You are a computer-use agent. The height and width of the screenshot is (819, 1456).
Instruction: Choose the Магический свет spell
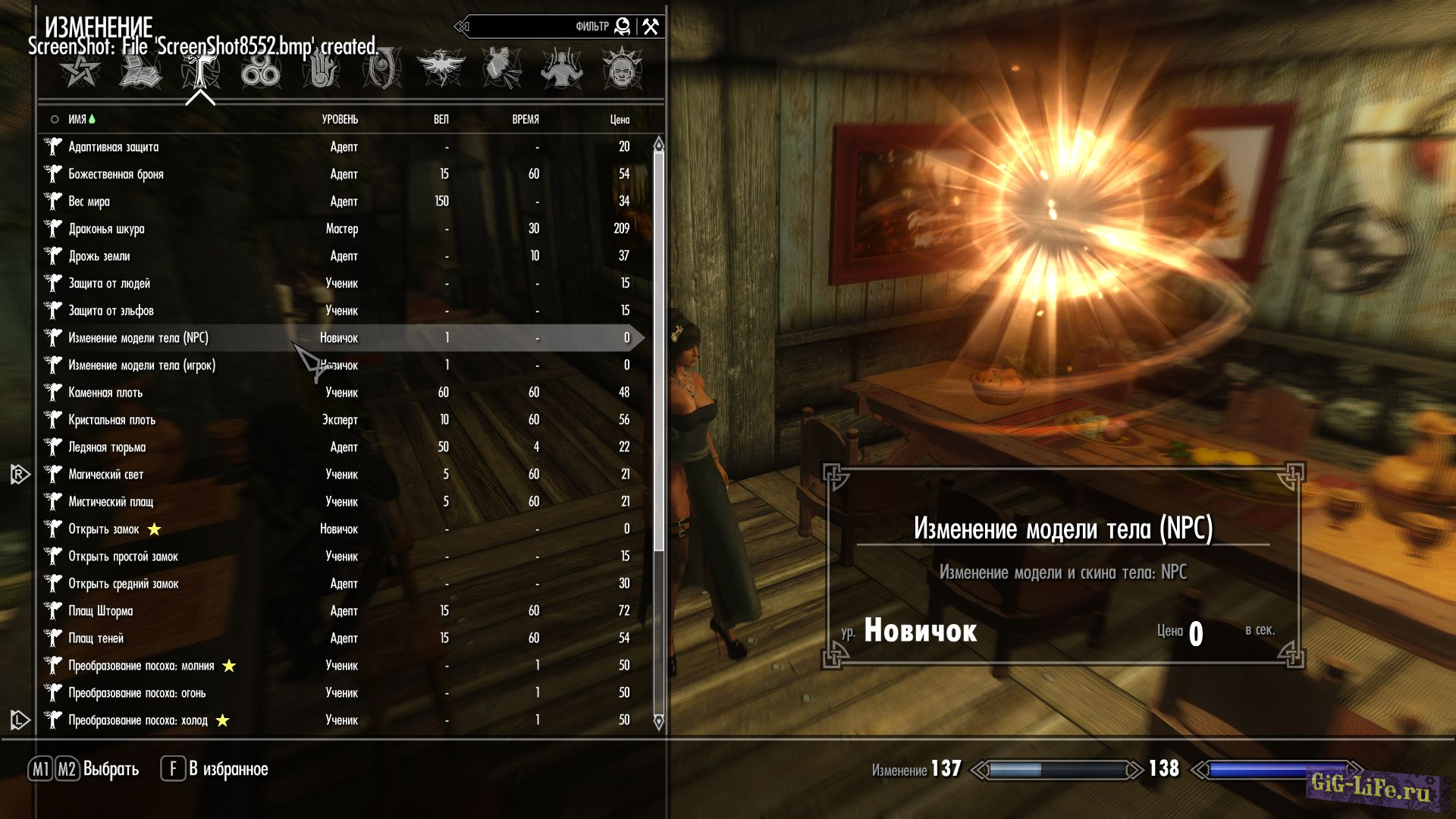(x=106, y=475)
